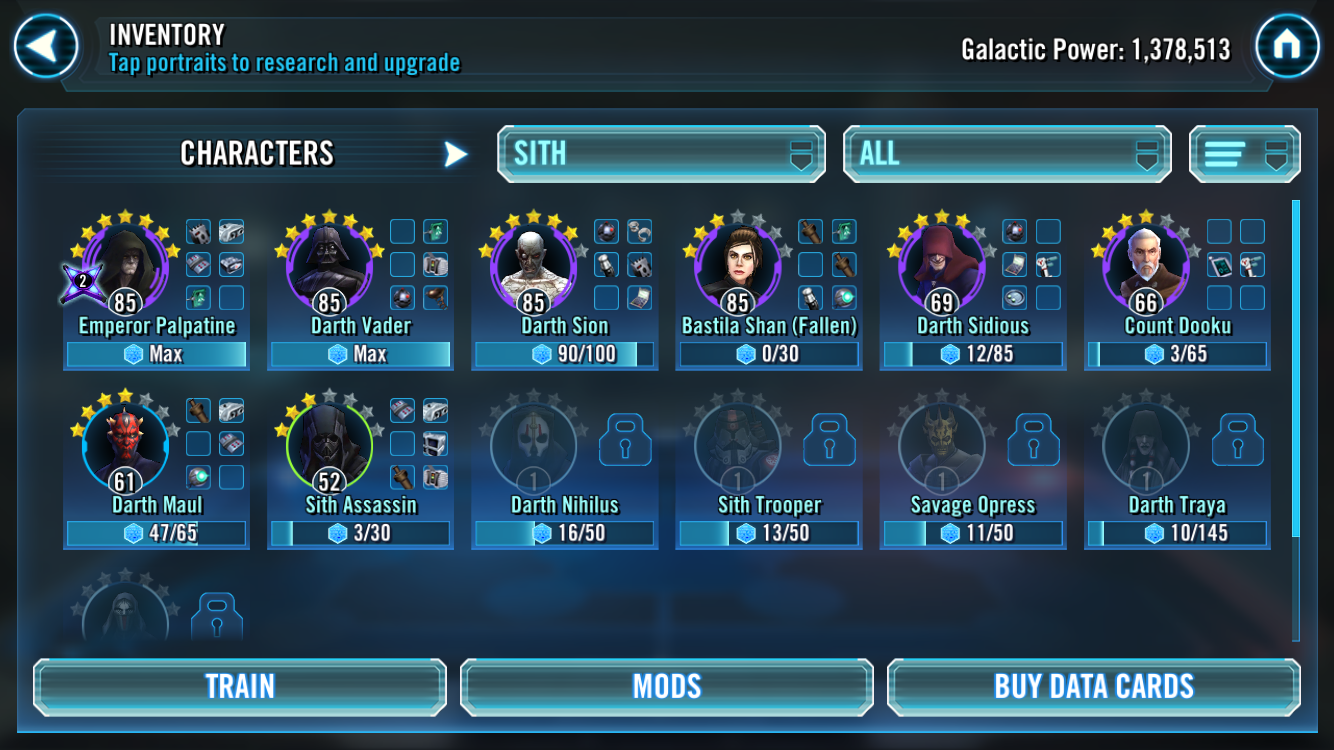Image resolution: width=1334 pixels, height=750 pixels.
Task: Open the SITH faction filter dropdown
Action: (660, 153)
